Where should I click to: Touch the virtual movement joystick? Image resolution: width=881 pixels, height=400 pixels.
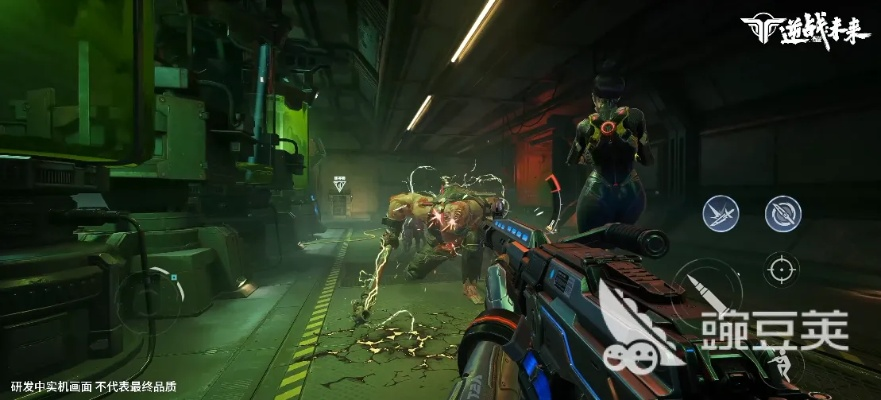coord(149,297)
